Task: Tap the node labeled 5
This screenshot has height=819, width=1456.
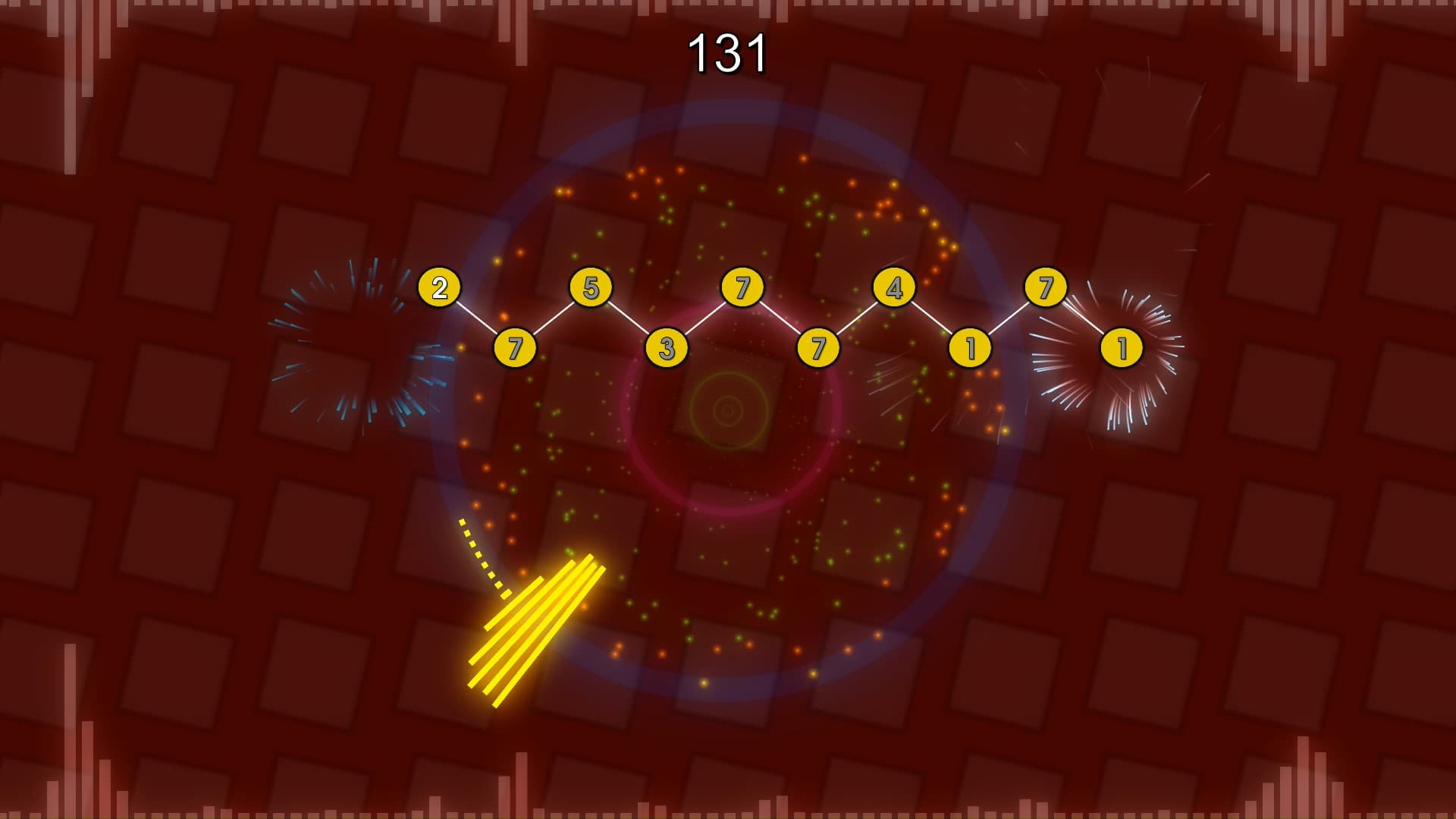Action: tap(592, 287)
